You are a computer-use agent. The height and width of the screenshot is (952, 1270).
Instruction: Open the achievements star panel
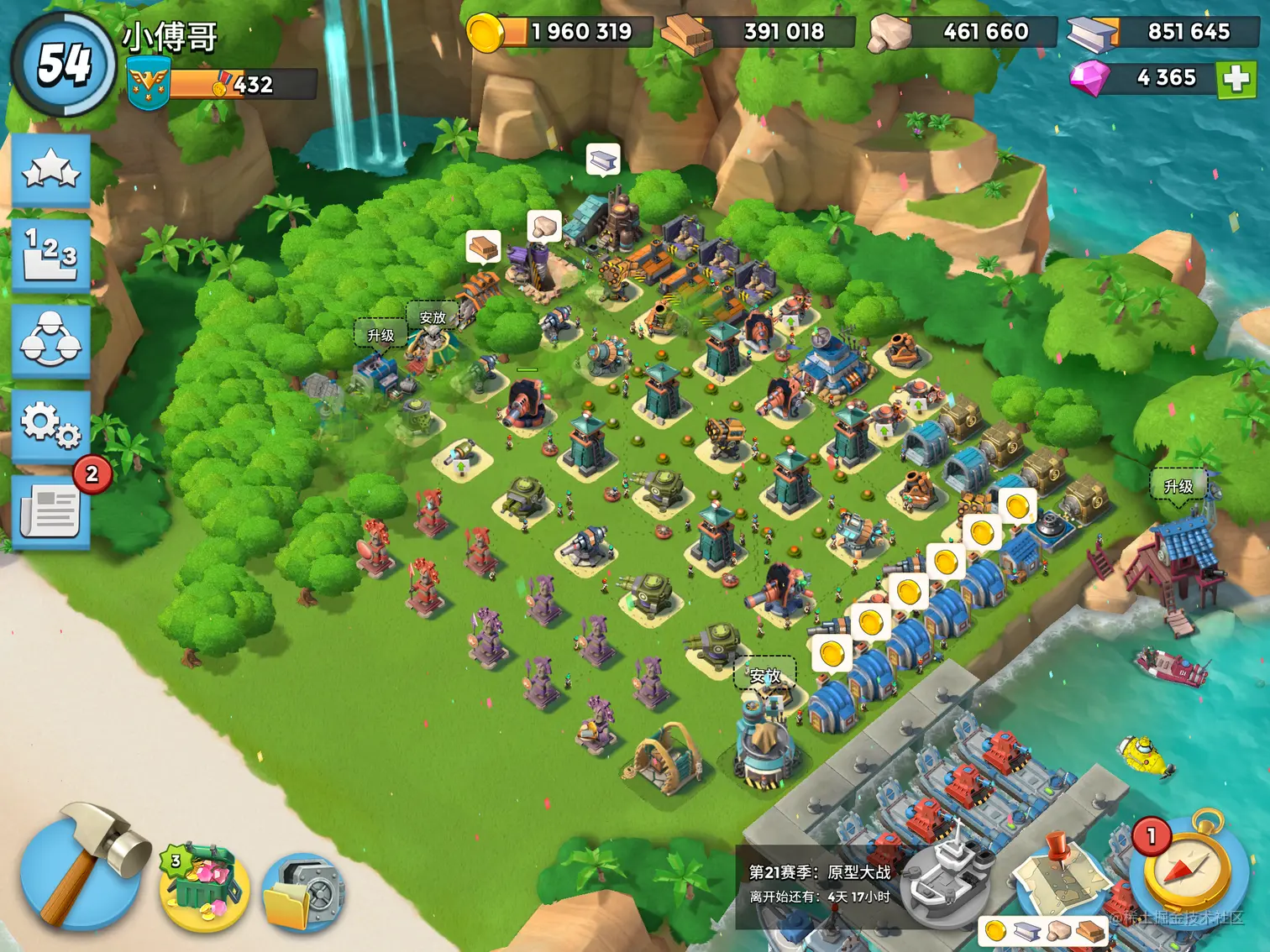click(x=52, y=170)
